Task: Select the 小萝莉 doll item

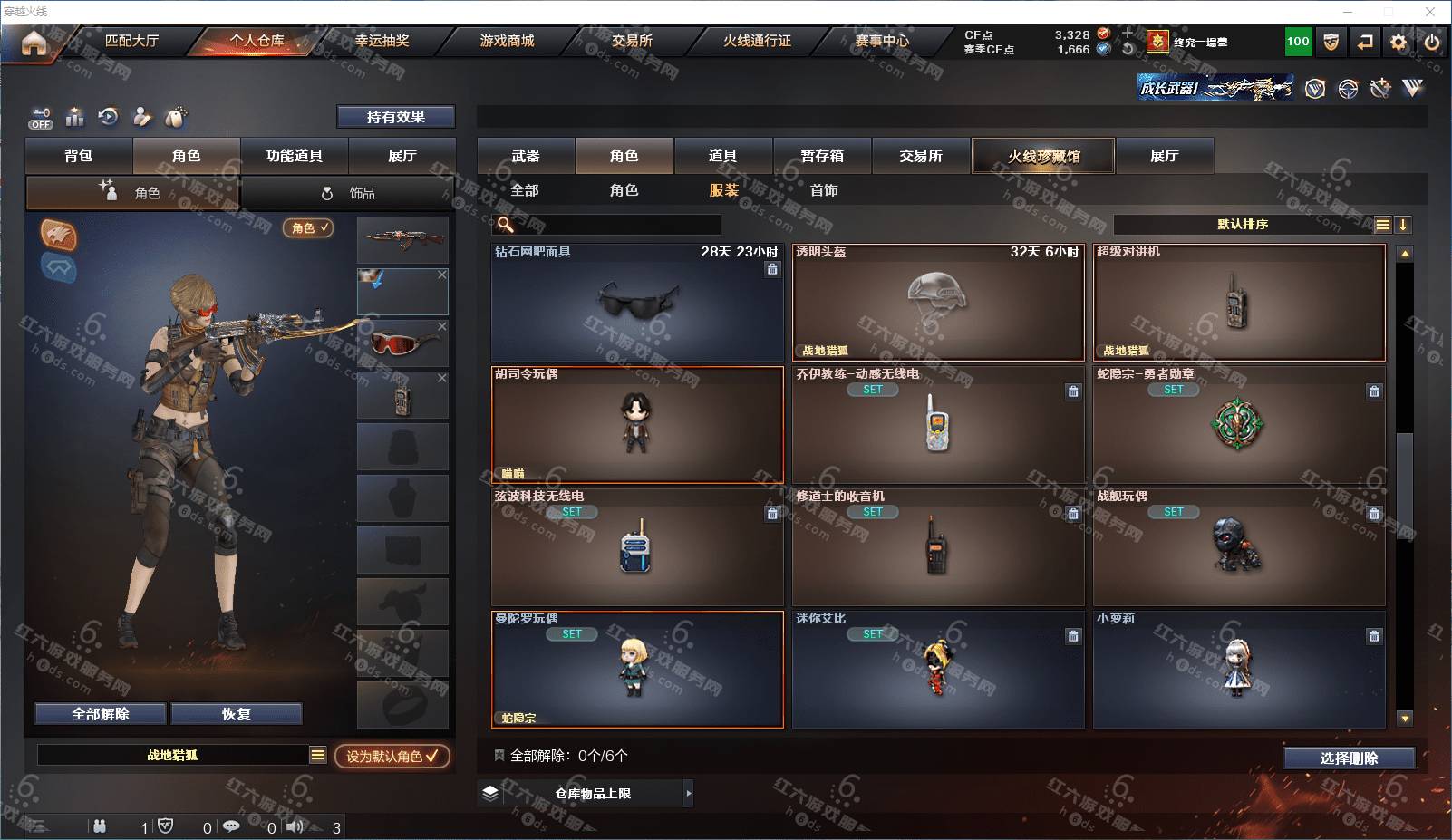Action: click(1238, 669)
